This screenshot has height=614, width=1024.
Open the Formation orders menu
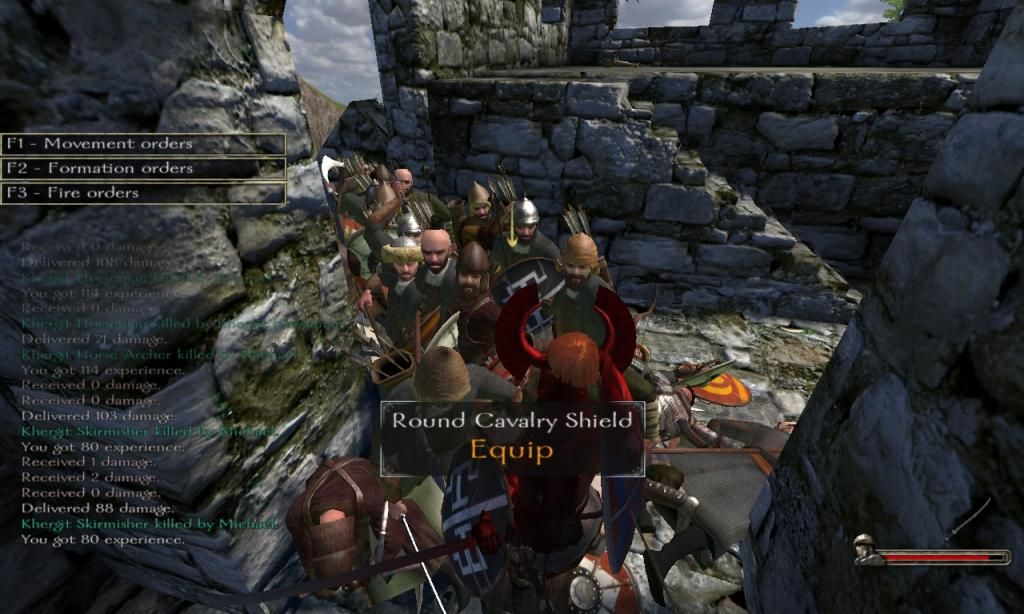(x=143, y=169)
